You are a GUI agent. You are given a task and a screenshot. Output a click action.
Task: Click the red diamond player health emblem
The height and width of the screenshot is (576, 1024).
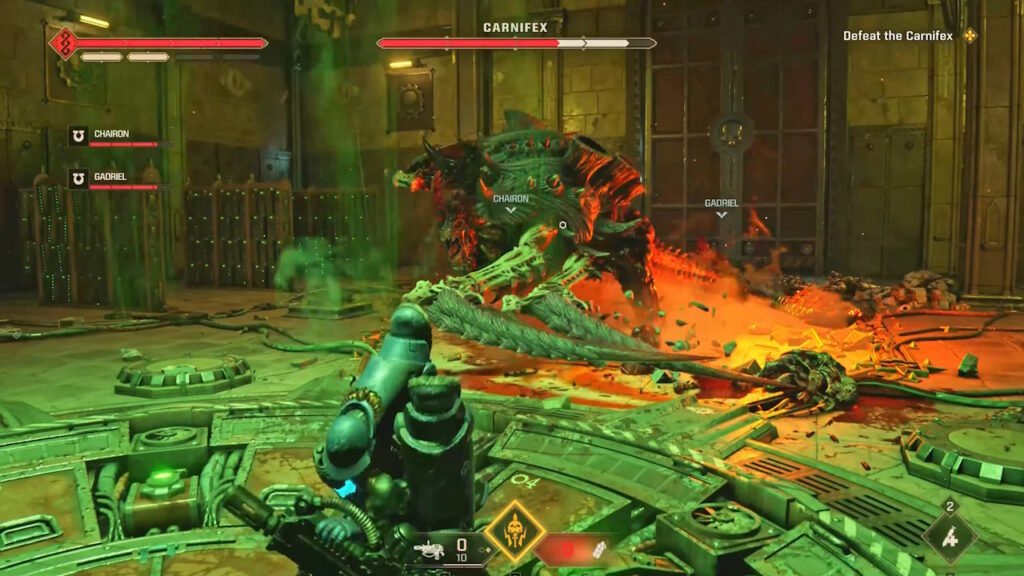click(x=64, y=43)
